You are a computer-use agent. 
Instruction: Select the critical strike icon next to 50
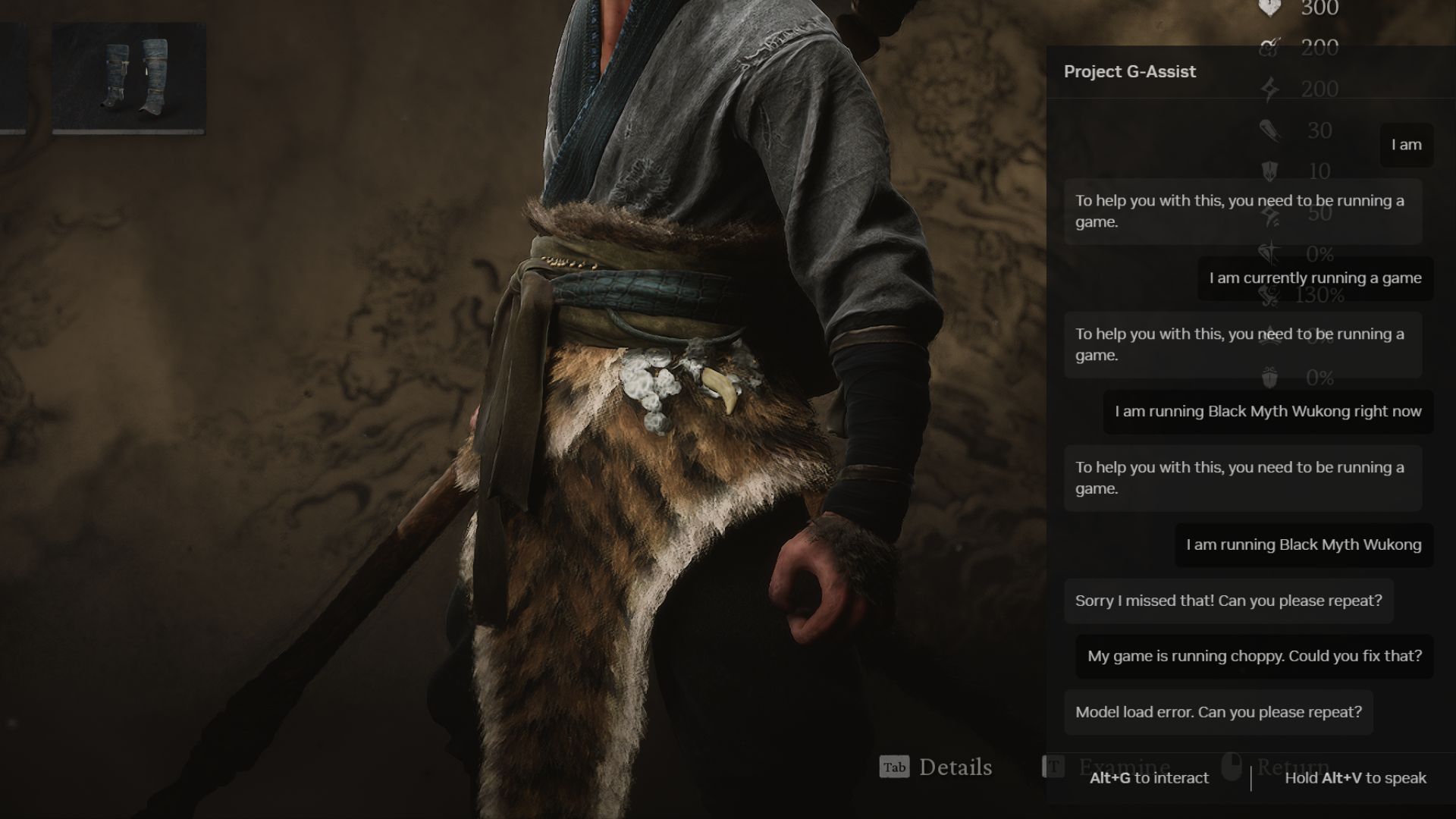point(1268,218)
